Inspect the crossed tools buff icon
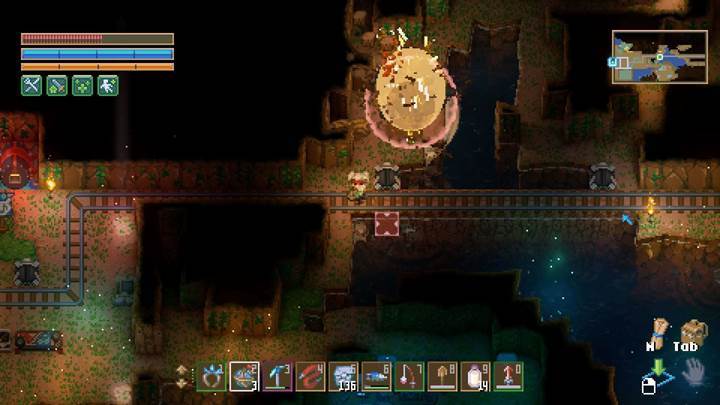 coord(31,86)
